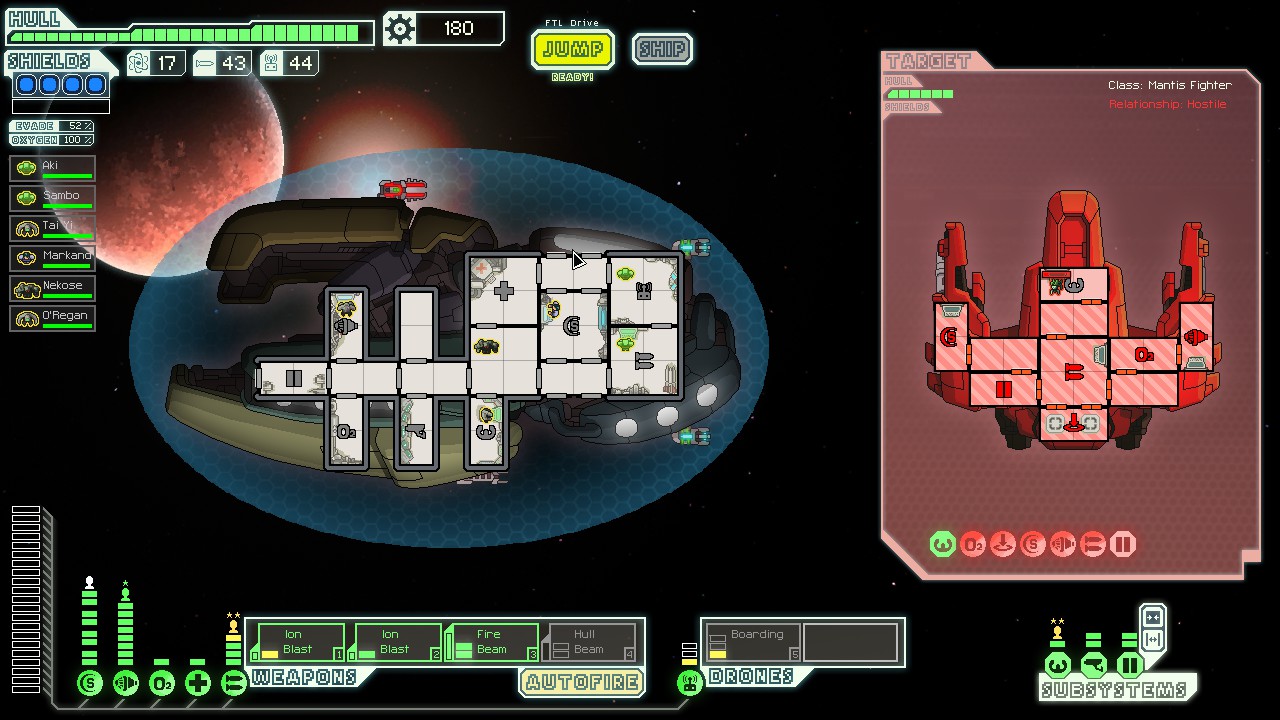Click the drone control system icon
This screenshot has height=720, width=1280.
click(689, 684)
